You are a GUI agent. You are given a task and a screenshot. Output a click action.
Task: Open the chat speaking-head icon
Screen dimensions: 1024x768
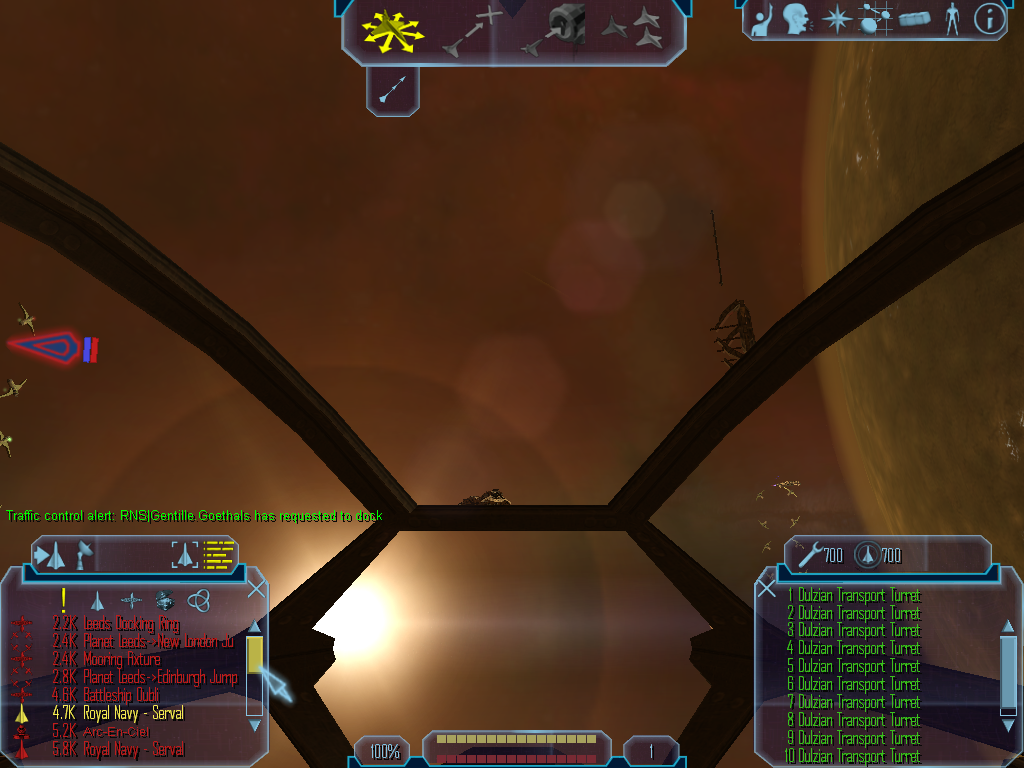pyautogui.click(x=796, y=19)
